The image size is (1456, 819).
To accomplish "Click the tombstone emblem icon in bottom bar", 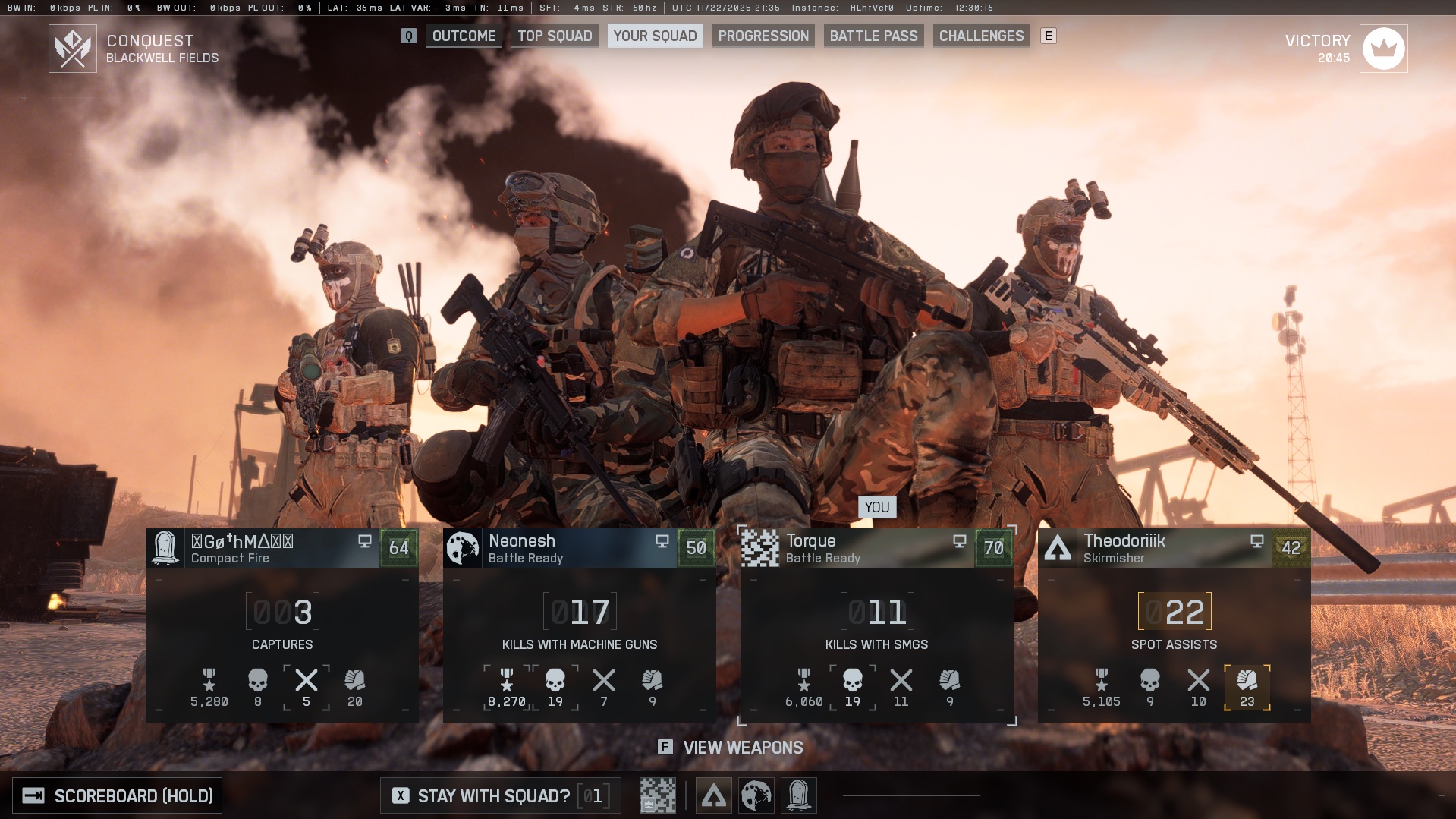I will (x=798, y=795).
